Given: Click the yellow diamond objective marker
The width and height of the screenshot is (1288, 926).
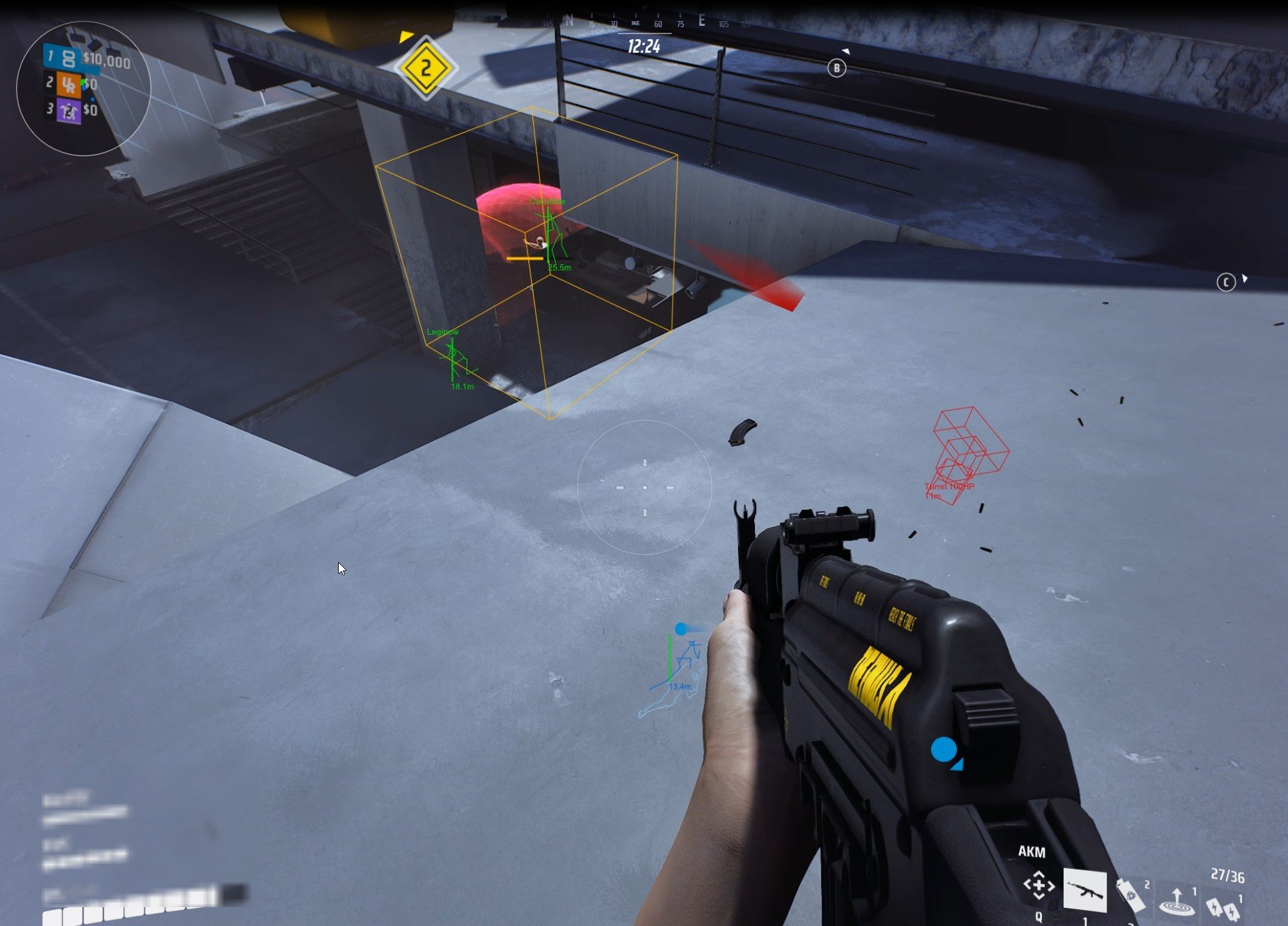Looking at the screenshot, I should tap(425, 68).
